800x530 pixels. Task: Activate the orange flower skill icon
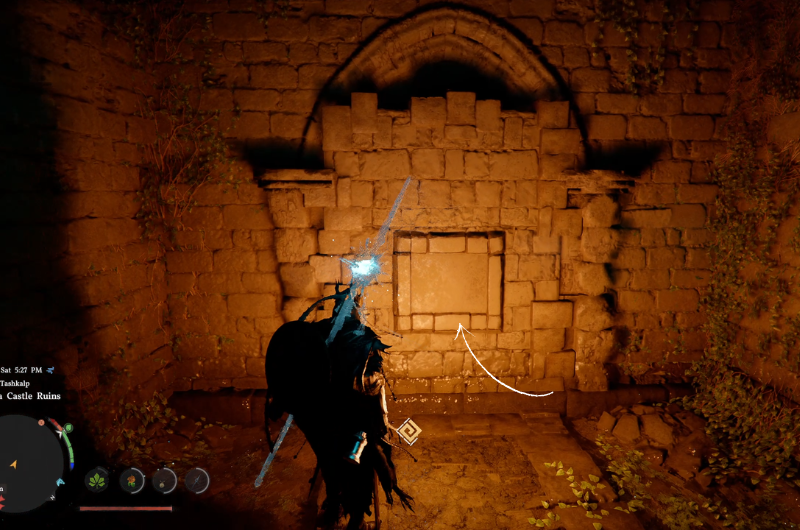132,480
